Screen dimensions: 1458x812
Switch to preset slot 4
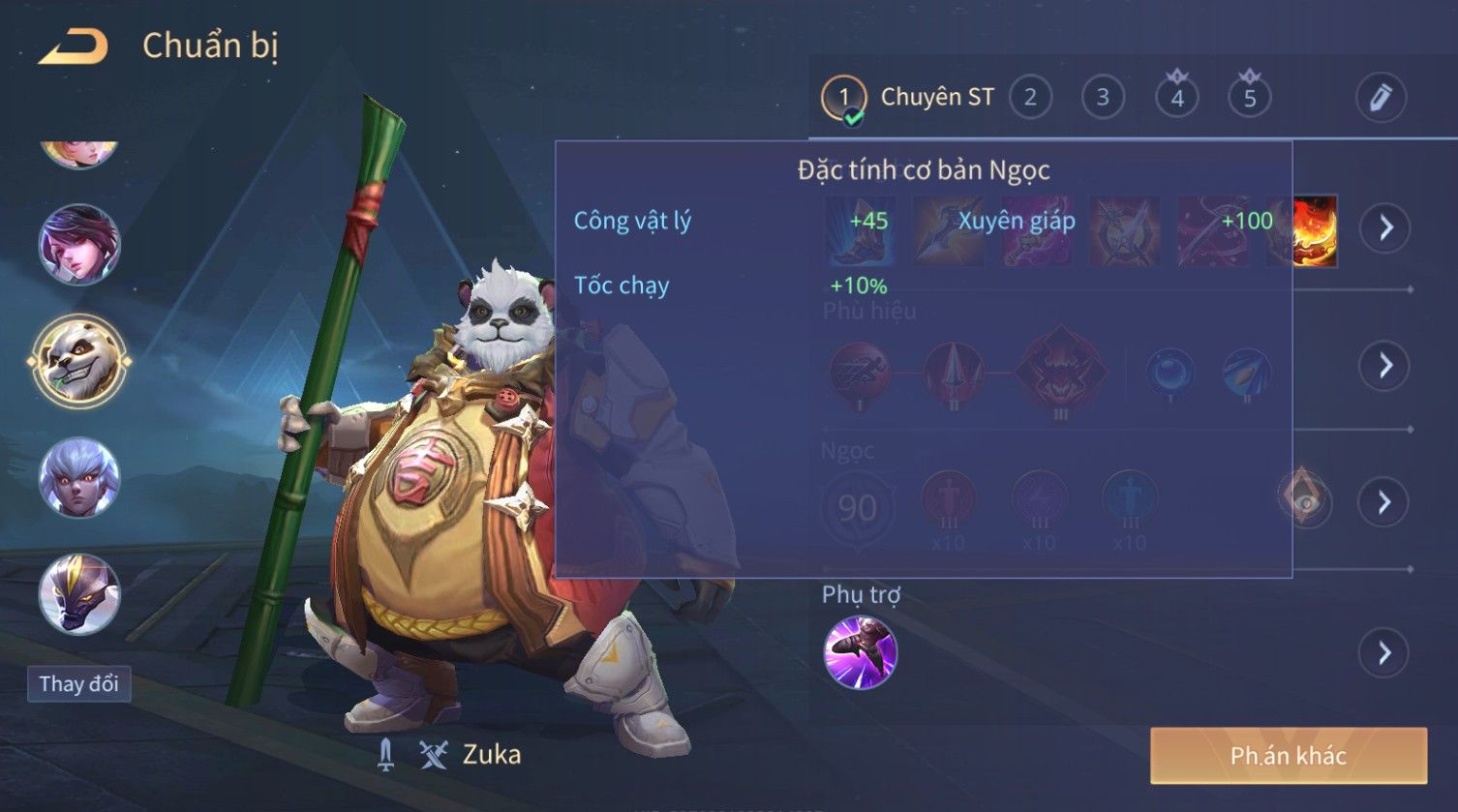pos(1177,98)
